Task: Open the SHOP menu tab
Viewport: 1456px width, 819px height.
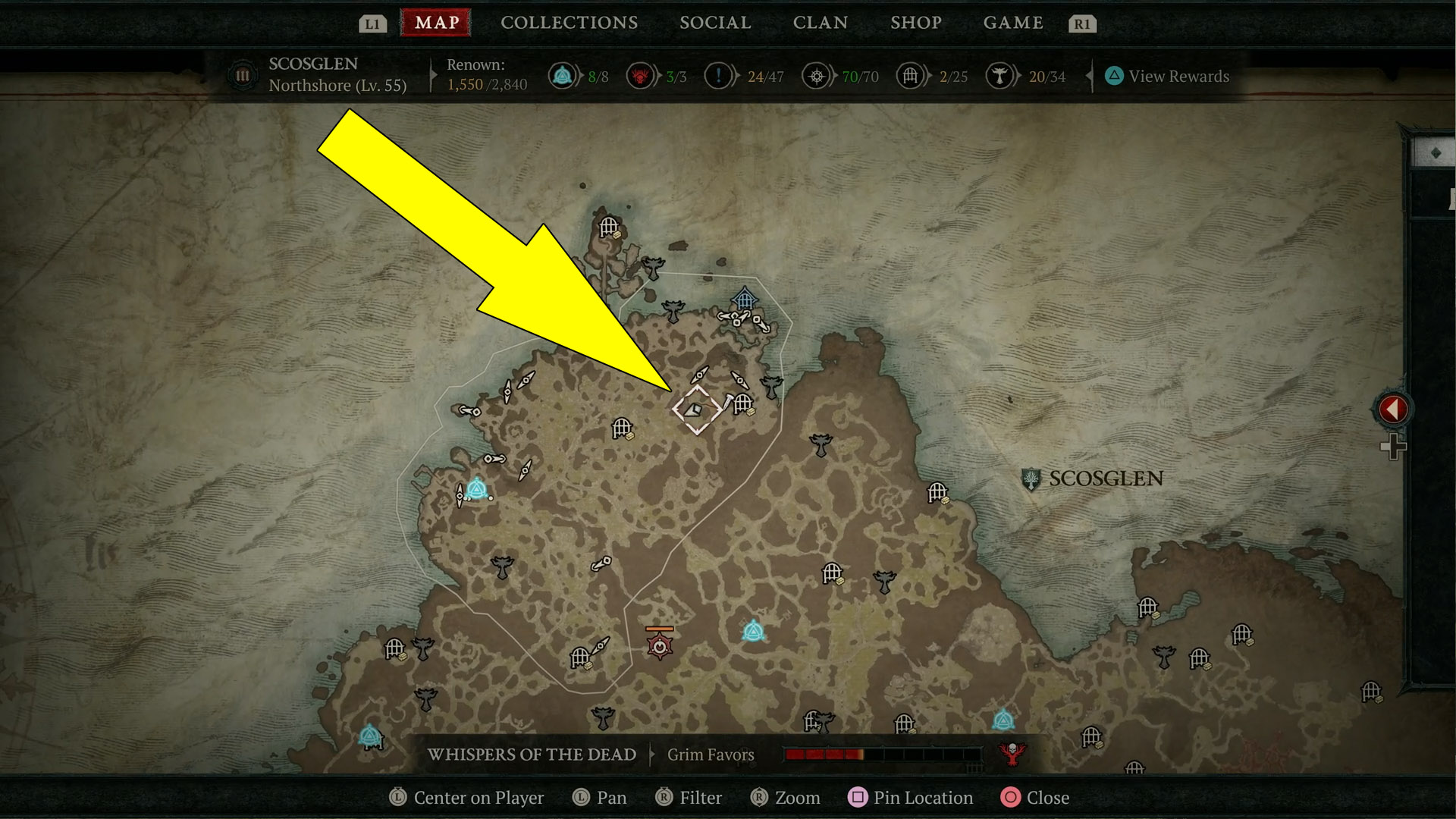Action: [915, 23]
